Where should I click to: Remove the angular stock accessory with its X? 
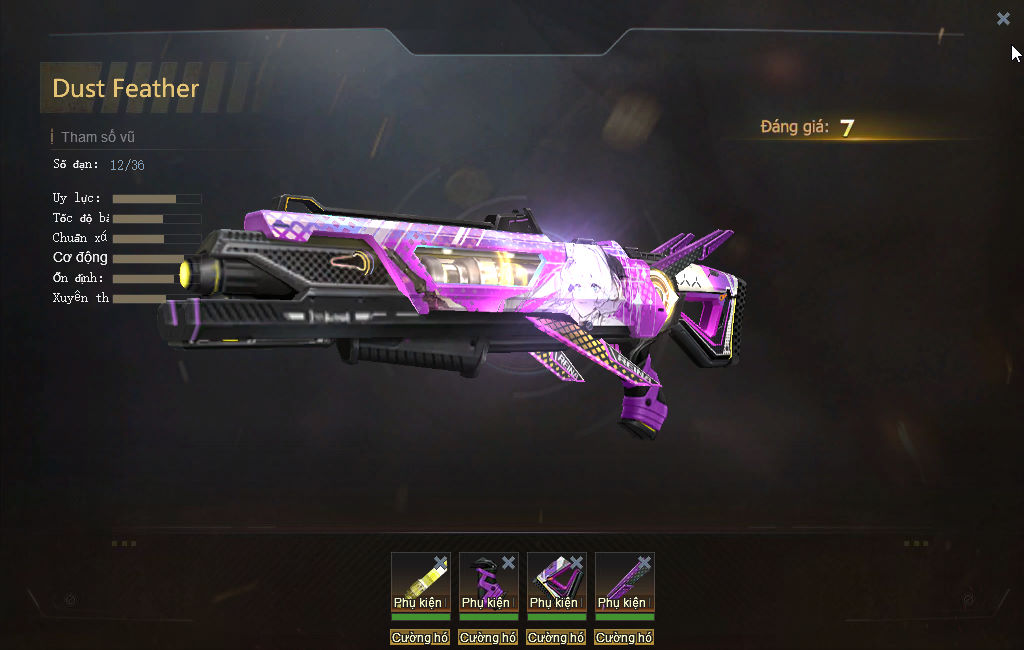(x=577, y=562)
